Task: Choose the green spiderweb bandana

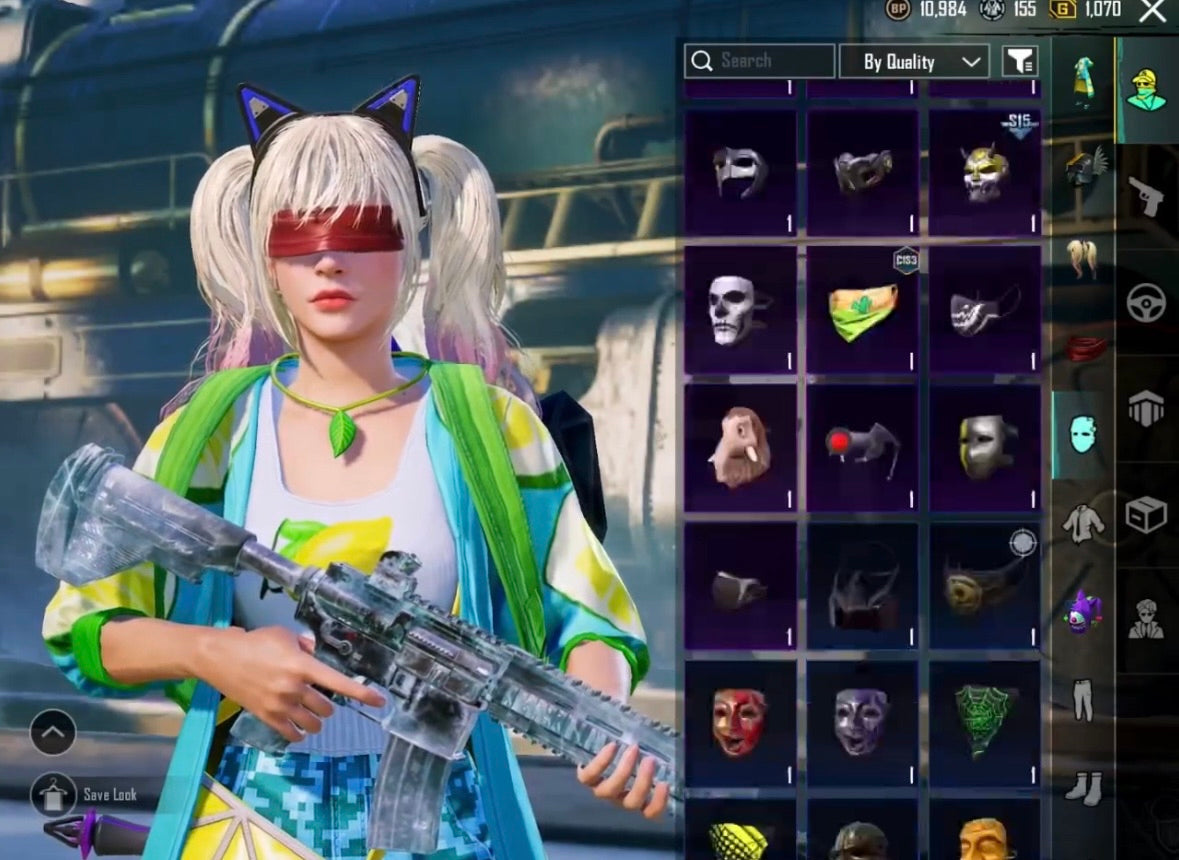Action: [x=985, y=722]
